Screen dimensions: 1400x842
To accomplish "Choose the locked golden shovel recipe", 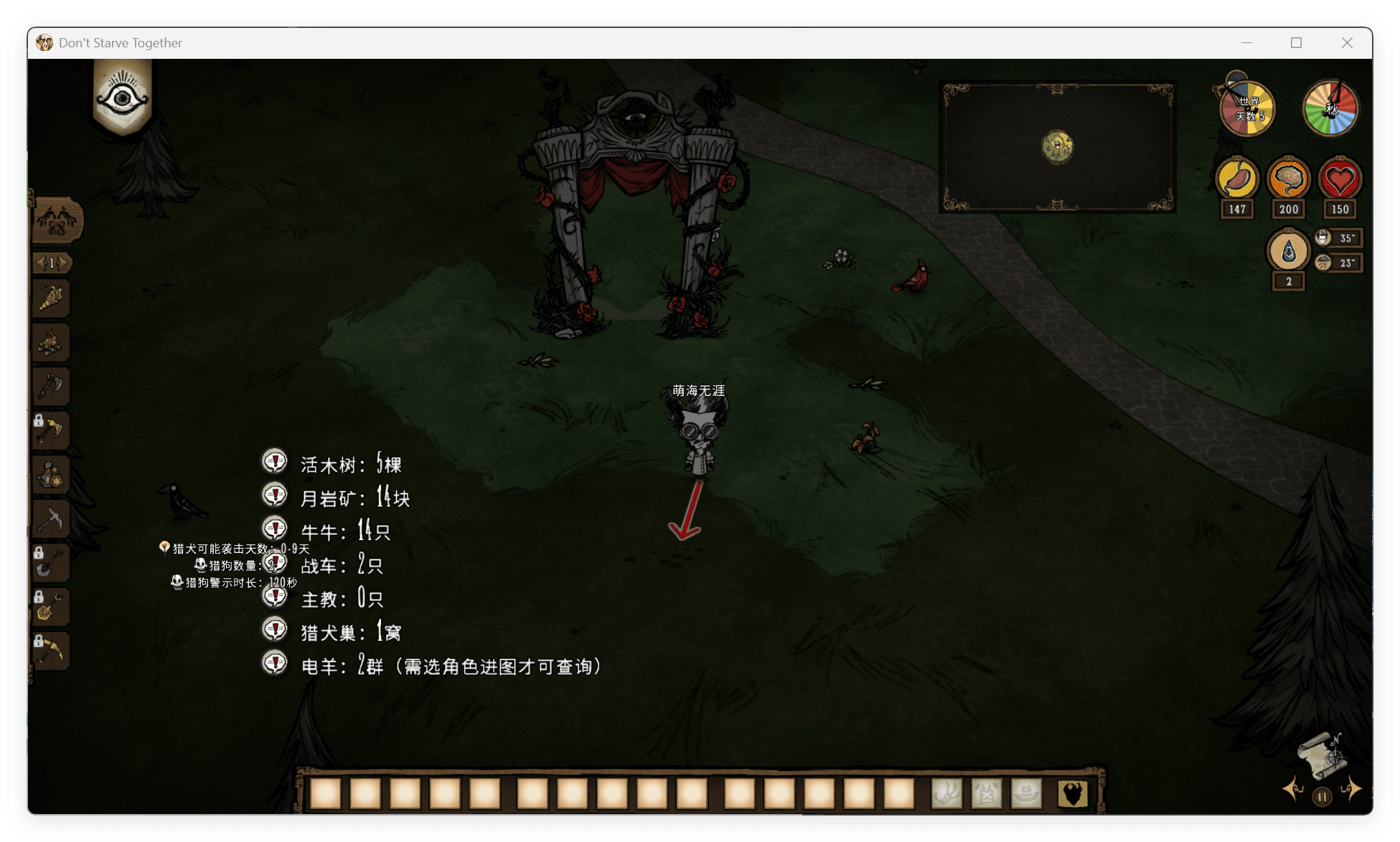I will 51,607.
